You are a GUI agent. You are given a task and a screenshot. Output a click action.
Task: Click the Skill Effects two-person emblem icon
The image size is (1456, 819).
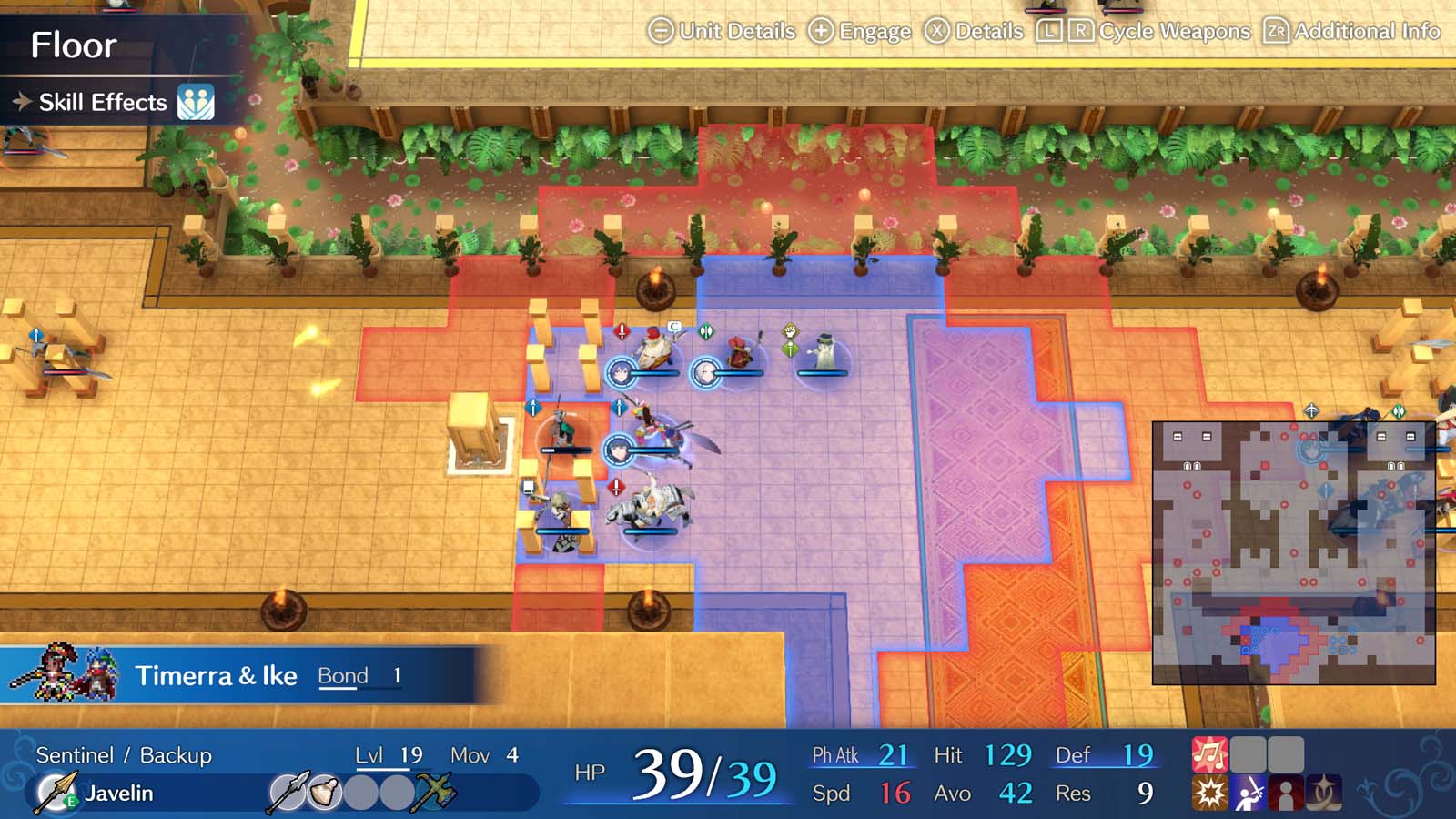click(197, 103)
